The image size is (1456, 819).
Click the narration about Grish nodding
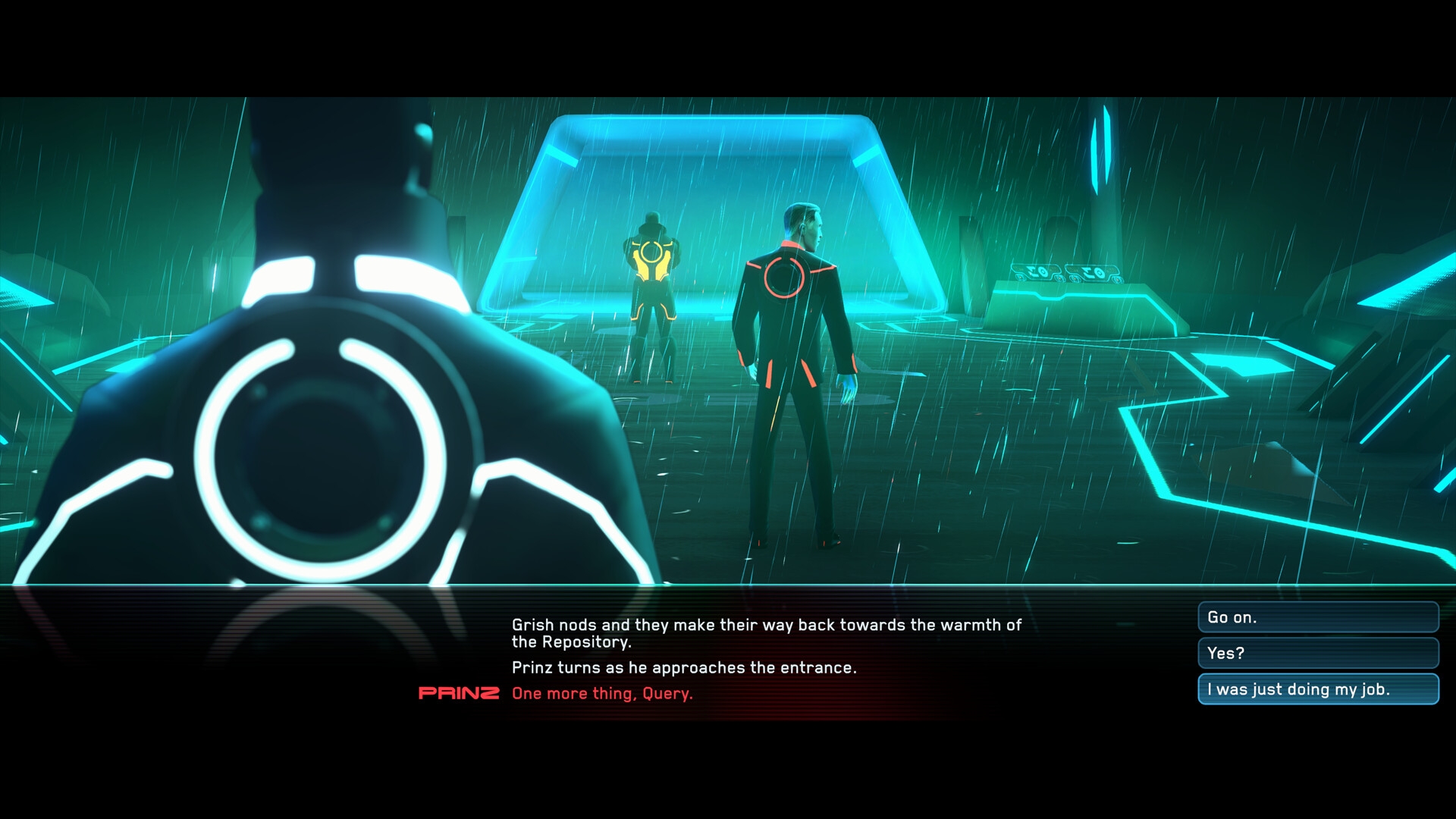click(x=766, y=626)
